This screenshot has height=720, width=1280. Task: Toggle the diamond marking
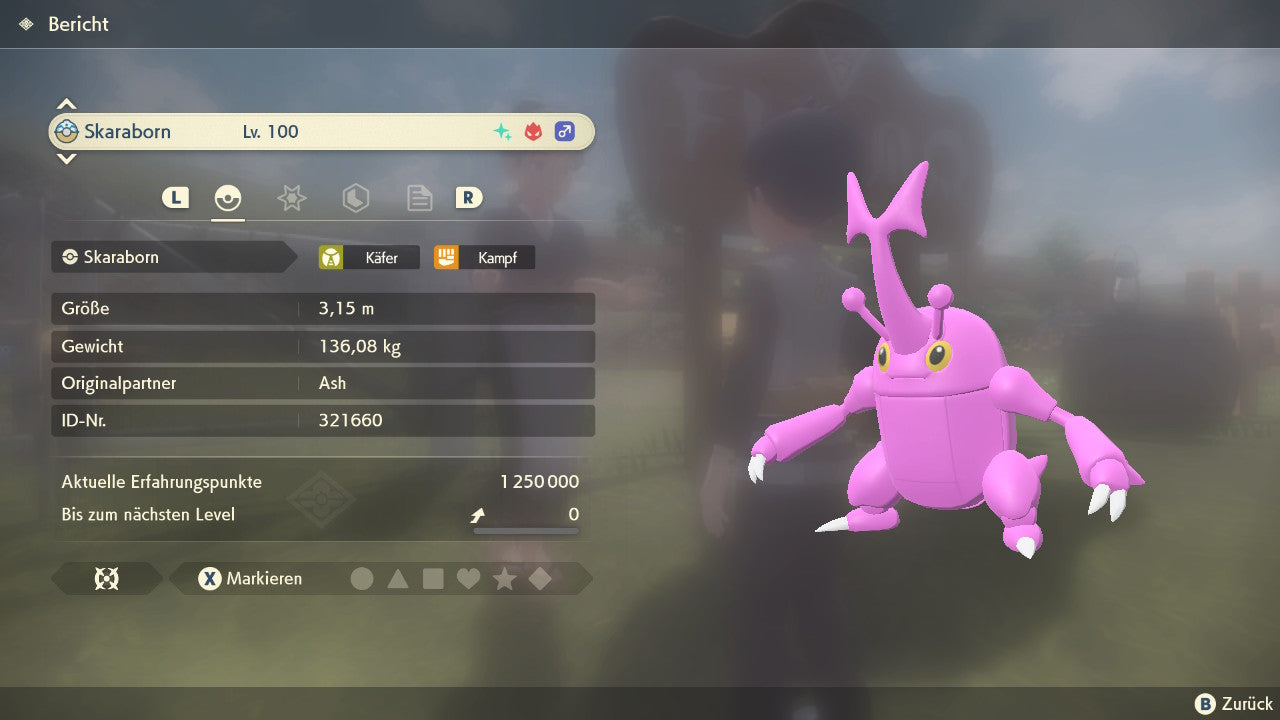point(540,579)
